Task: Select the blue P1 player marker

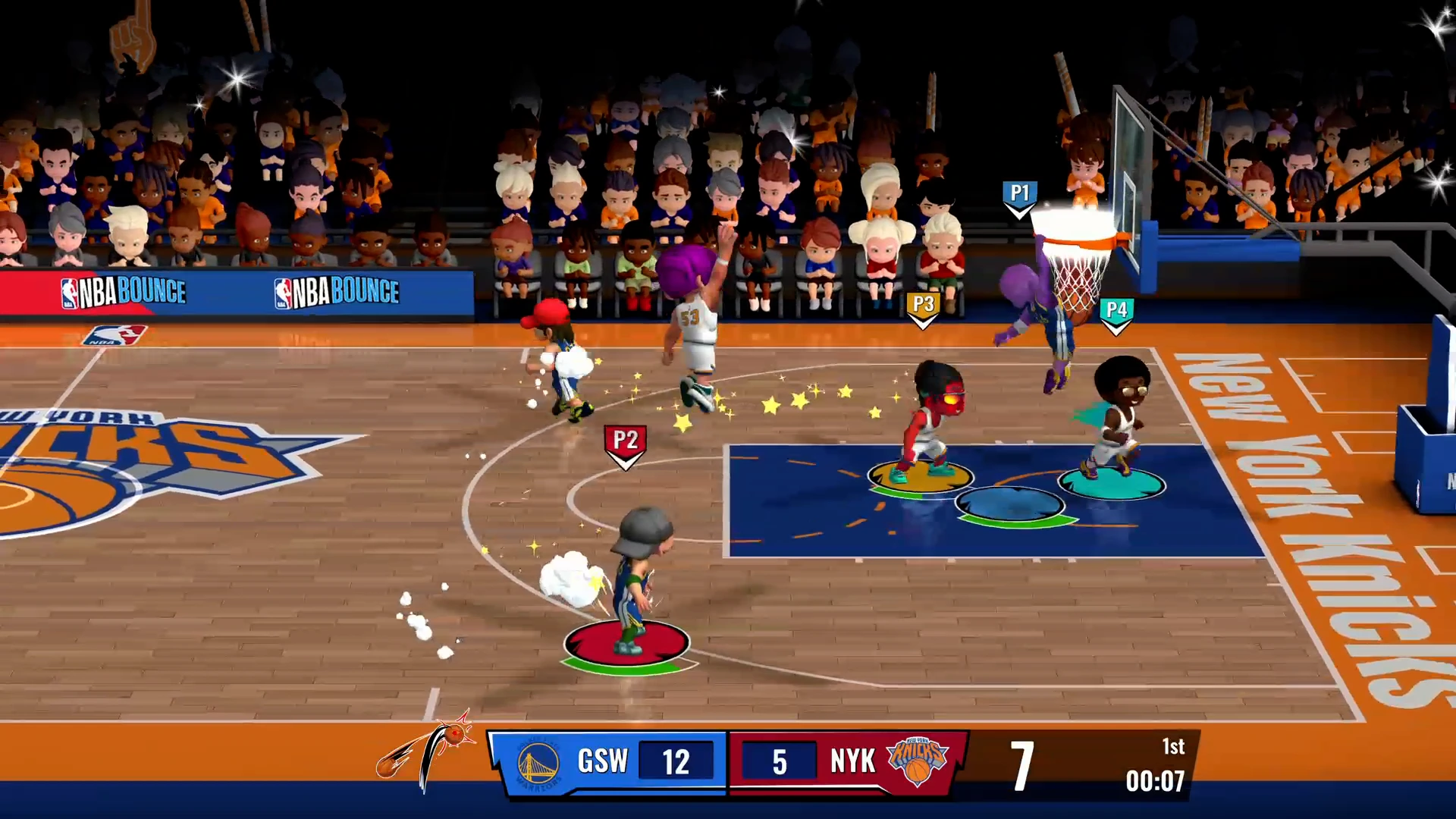Action: point(1020,196)
